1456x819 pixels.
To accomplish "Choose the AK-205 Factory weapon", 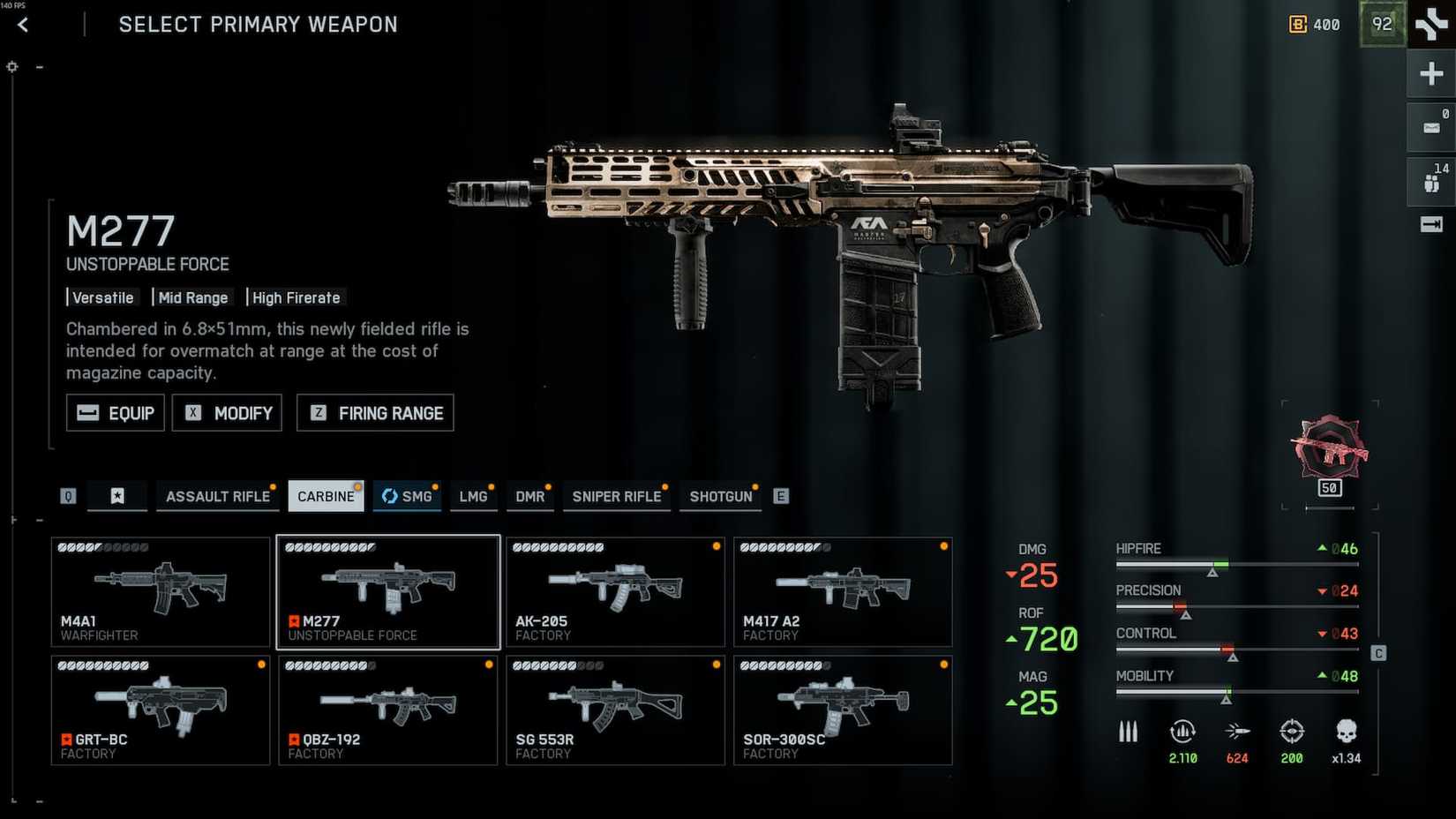I will 615,591.
